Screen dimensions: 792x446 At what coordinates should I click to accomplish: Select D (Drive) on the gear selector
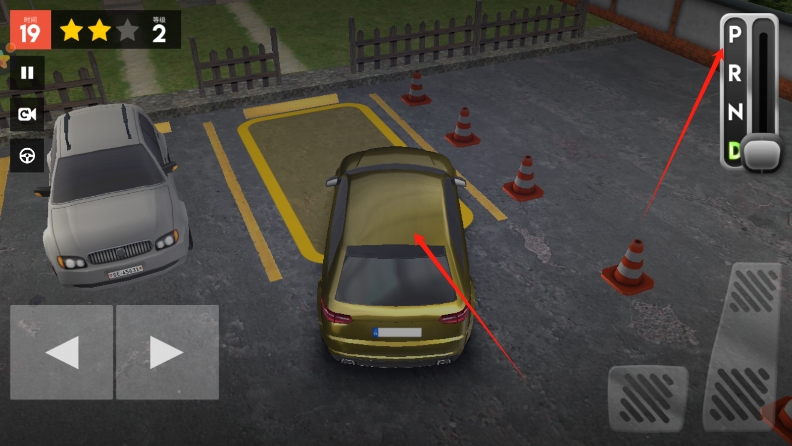click(x=734, y=151)
